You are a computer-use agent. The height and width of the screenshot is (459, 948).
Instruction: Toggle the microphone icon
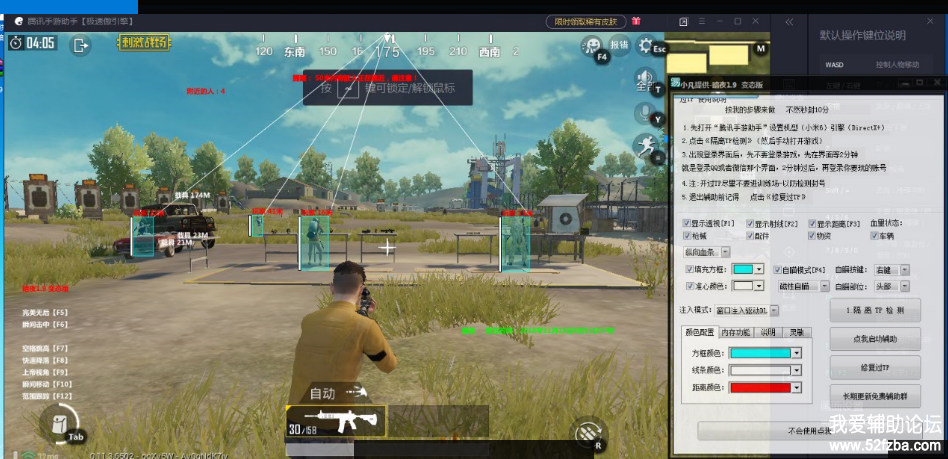coord(644,112)
